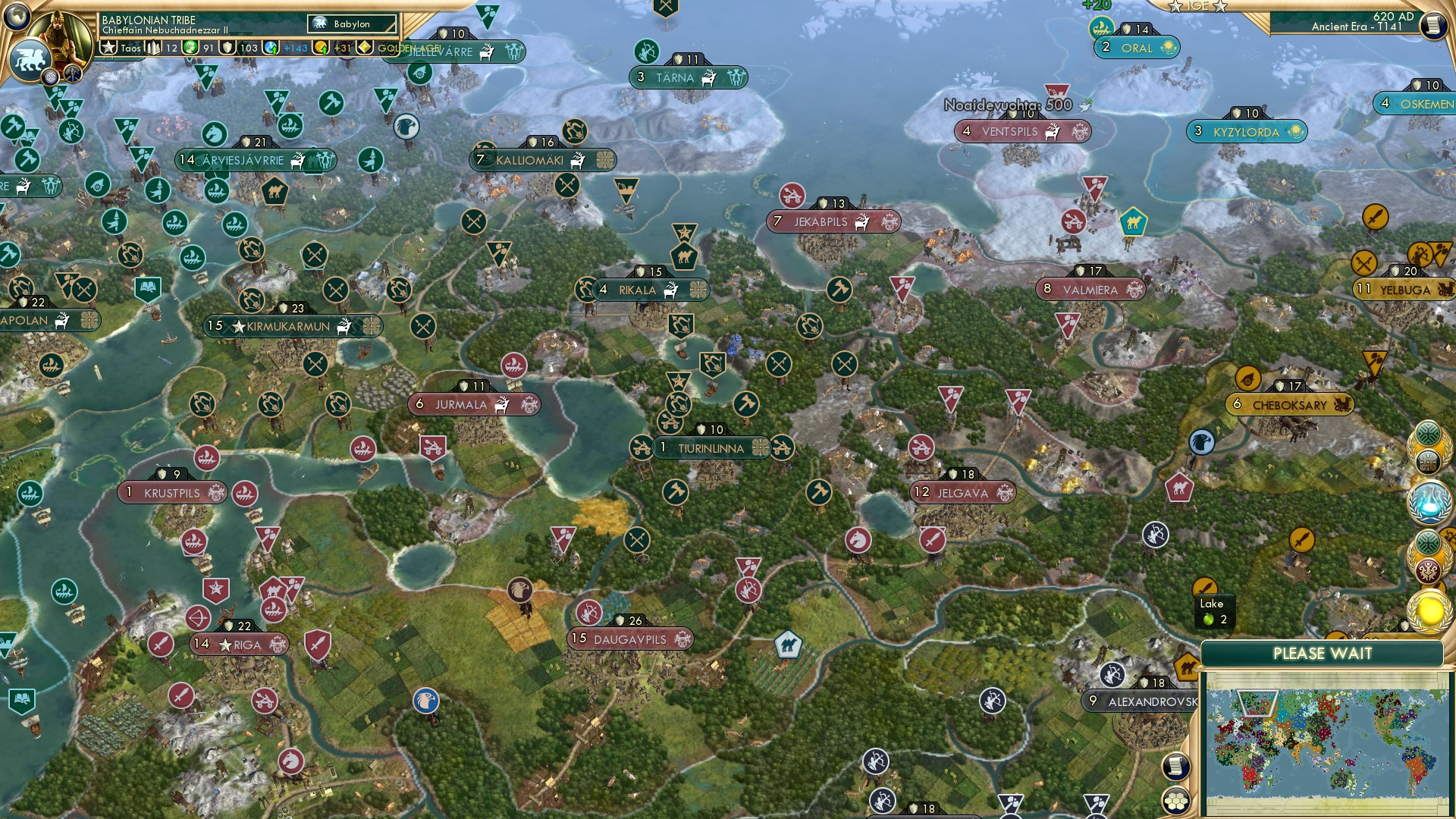This screenshot has width=1456, height=819.
Task: Click the science droplet icon showing +143
Action: 271,47
